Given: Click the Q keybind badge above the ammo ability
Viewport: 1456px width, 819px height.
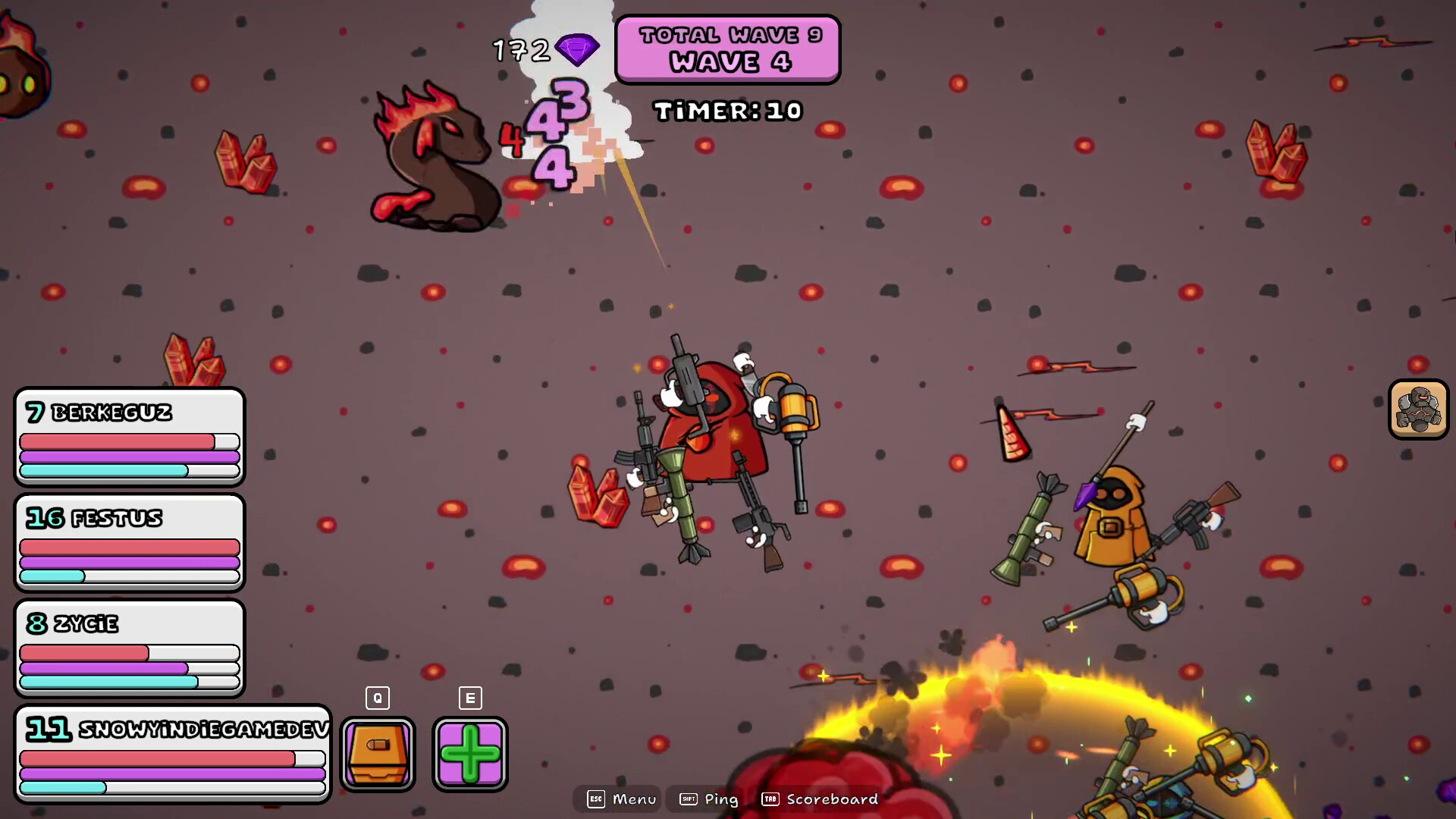Looking at the screenshot, I should point(377,698).
